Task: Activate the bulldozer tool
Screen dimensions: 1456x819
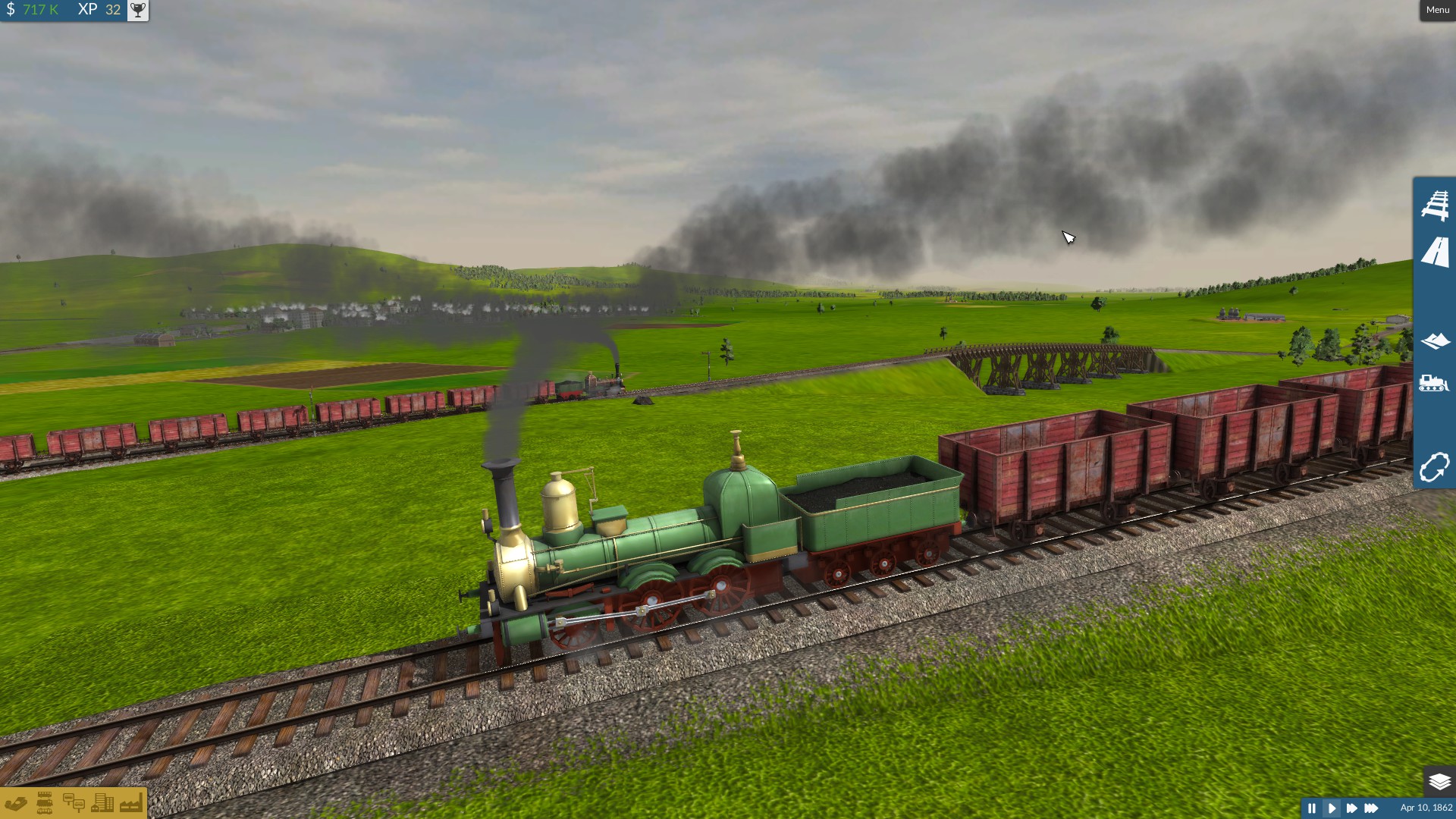Action: click(1434, 383)
